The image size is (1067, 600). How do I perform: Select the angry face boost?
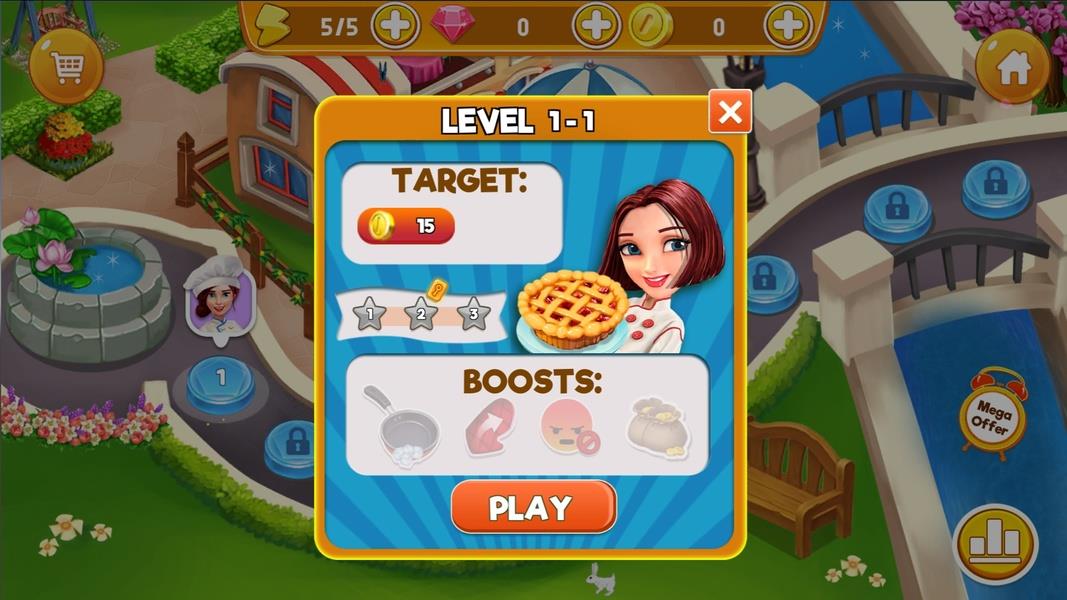tap(569, 425)
